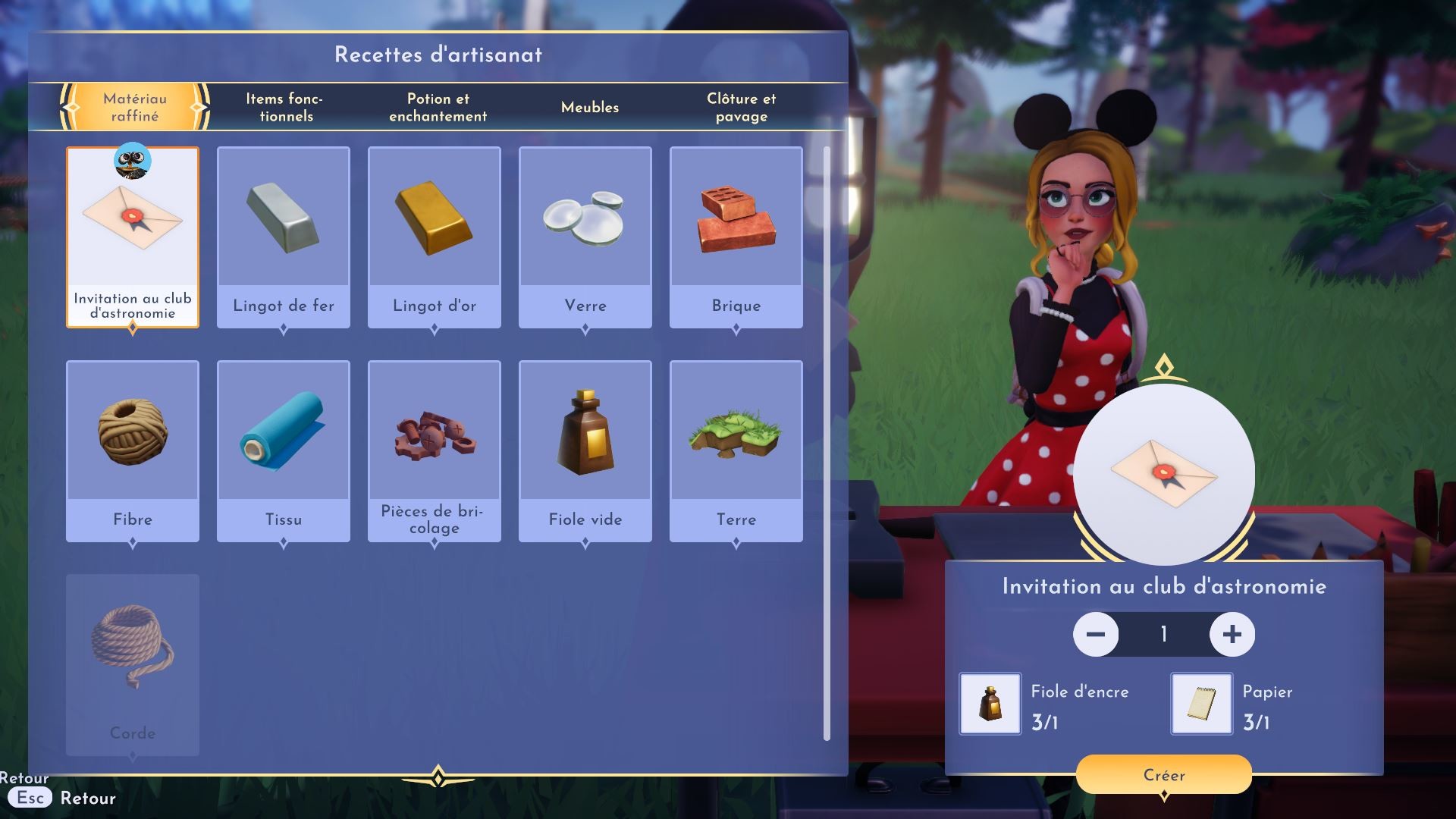This screenshot has width=1456, height=819.
Task: Choose the Lingot de fer recipe
Action: click(x=284, y=237)
